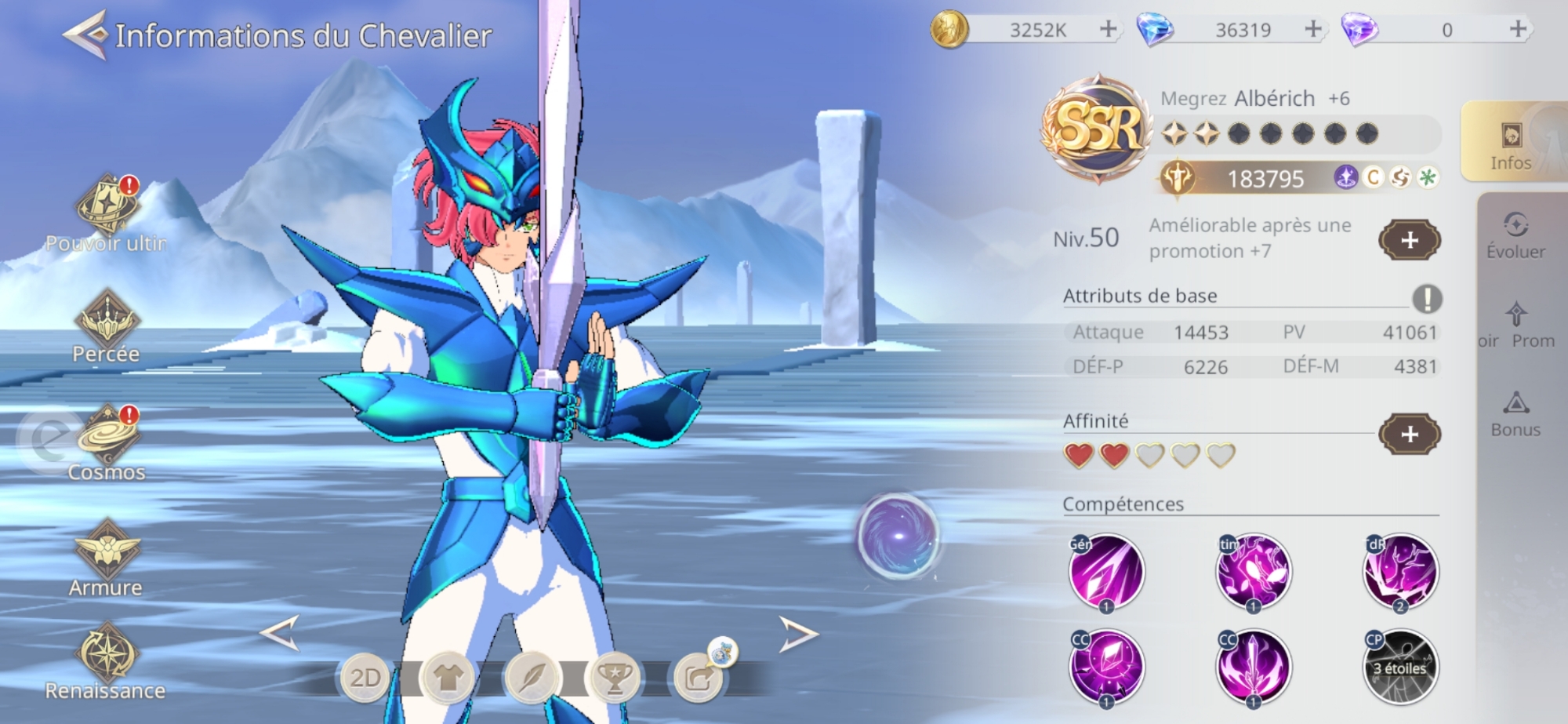Open the Pouvoir ultime menu
Viewport: 1568px width, 724px height.
pyautogui.click(x=107, y=208)
